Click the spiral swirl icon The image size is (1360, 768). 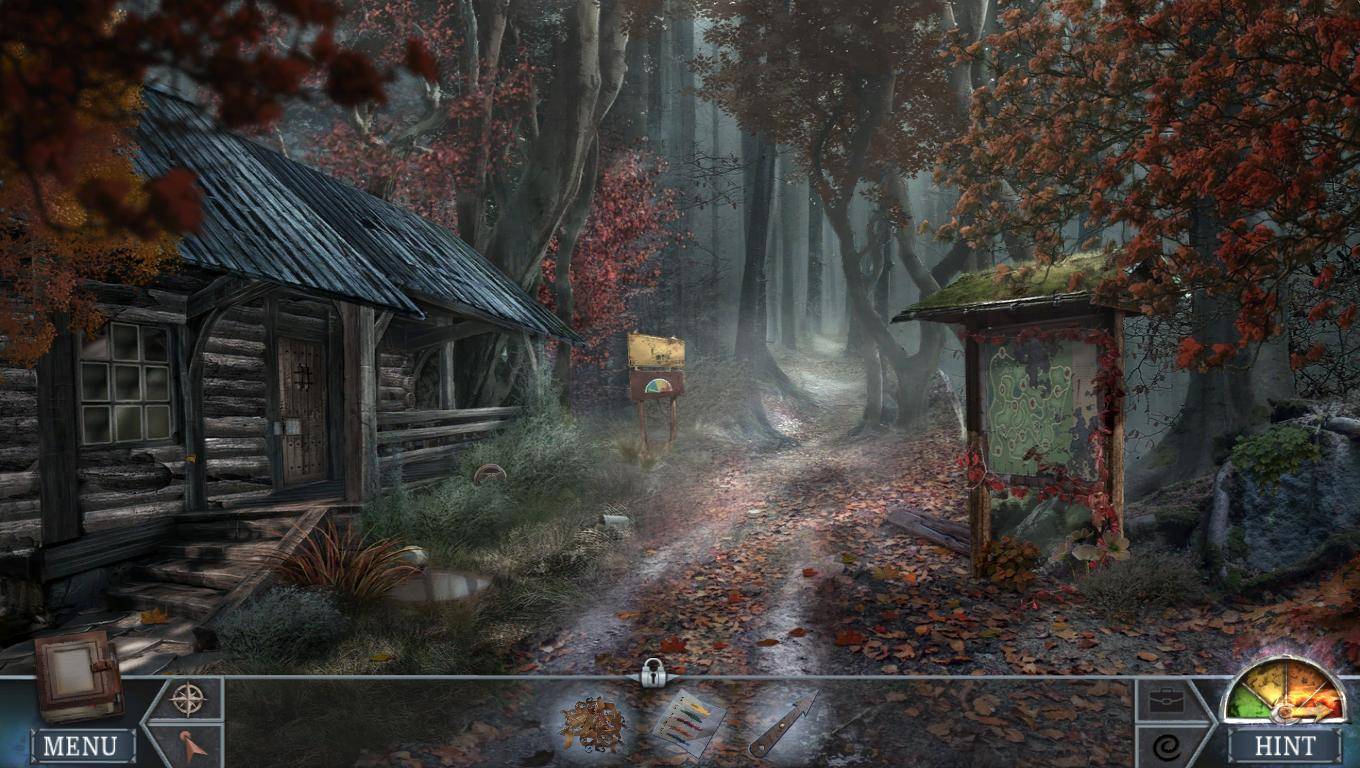click(1166, 746)
